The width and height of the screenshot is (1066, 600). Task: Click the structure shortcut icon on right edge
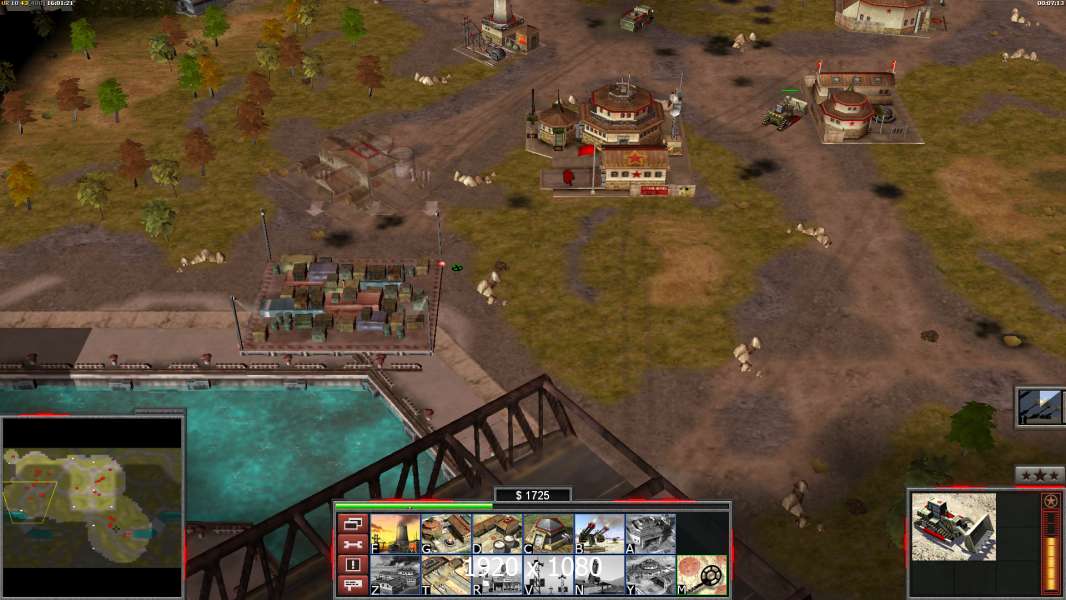click(1040, 407)
